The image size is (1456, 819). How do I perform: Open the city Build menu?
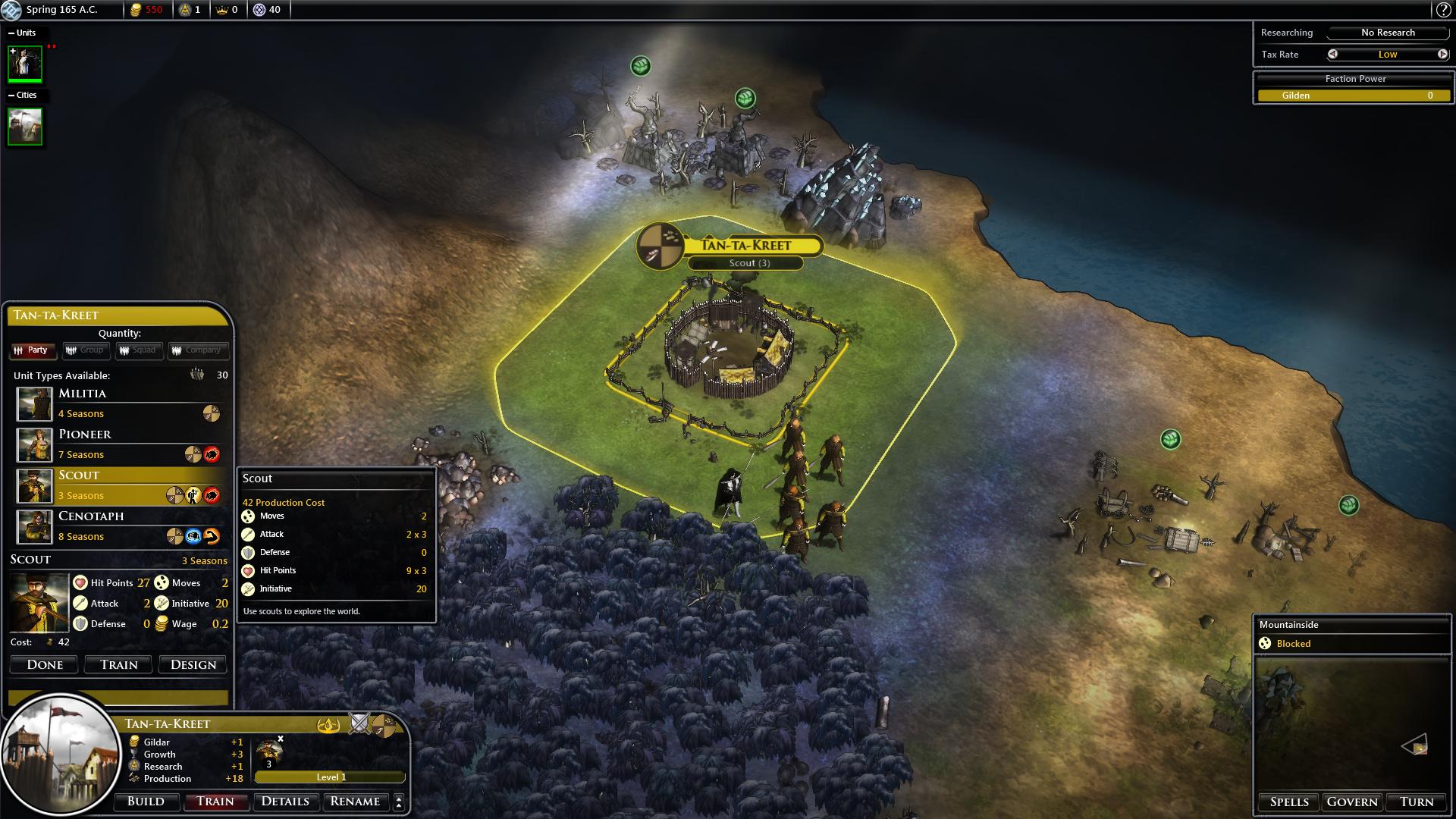(146, 802)
